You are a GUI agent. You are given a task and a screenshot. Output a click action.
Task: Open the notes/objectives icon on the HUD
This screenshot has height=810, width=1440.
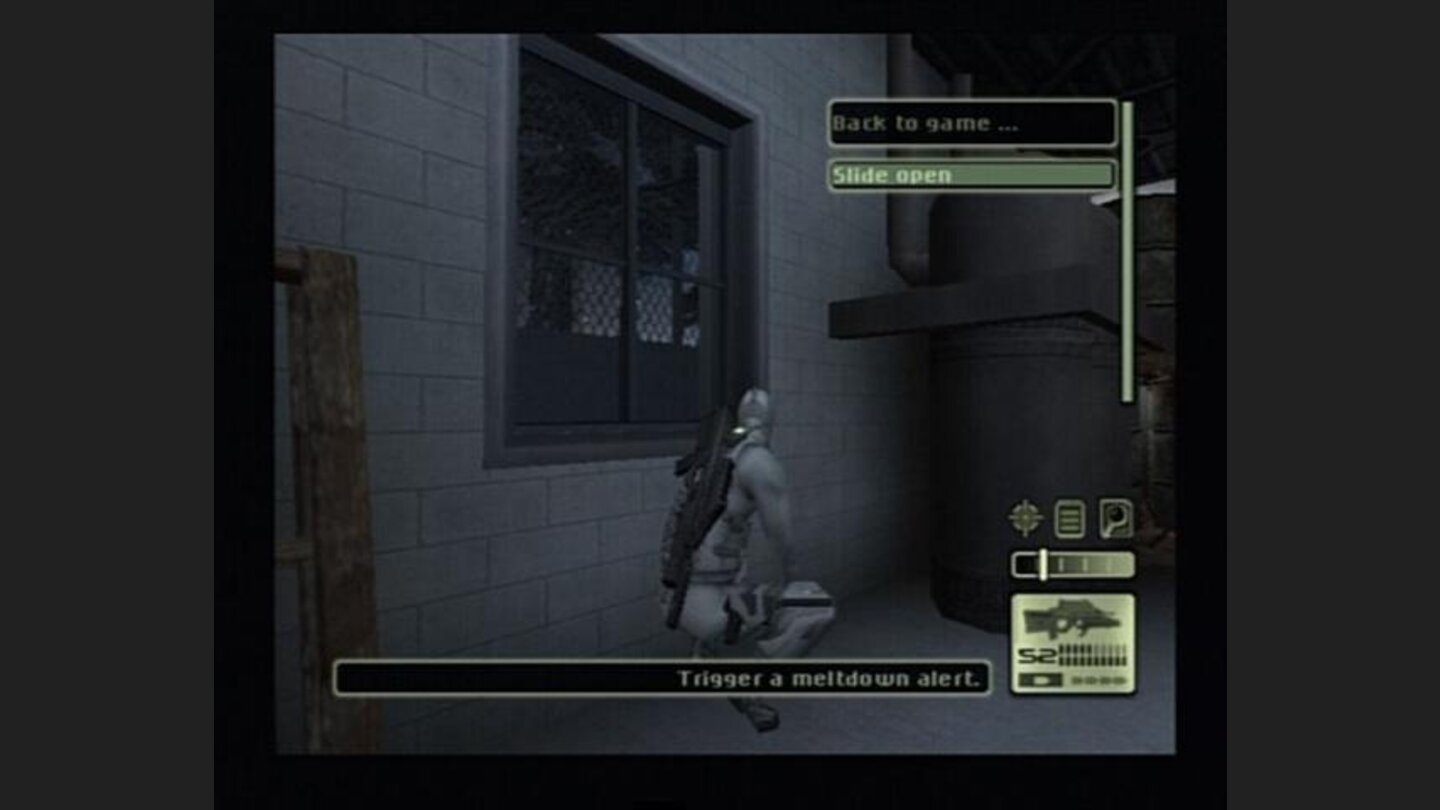click(1069, 517)
